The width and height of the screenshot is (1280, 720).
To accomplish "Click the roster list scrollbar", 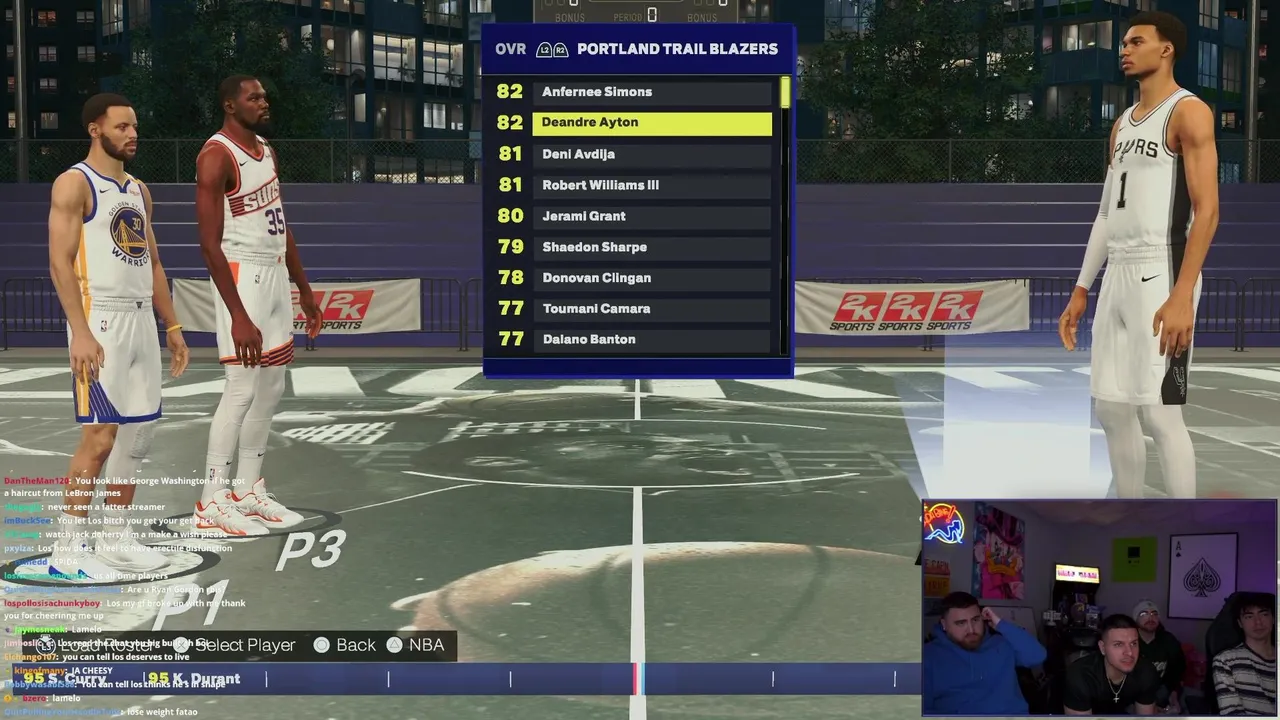I will click(x=785, y=93).
